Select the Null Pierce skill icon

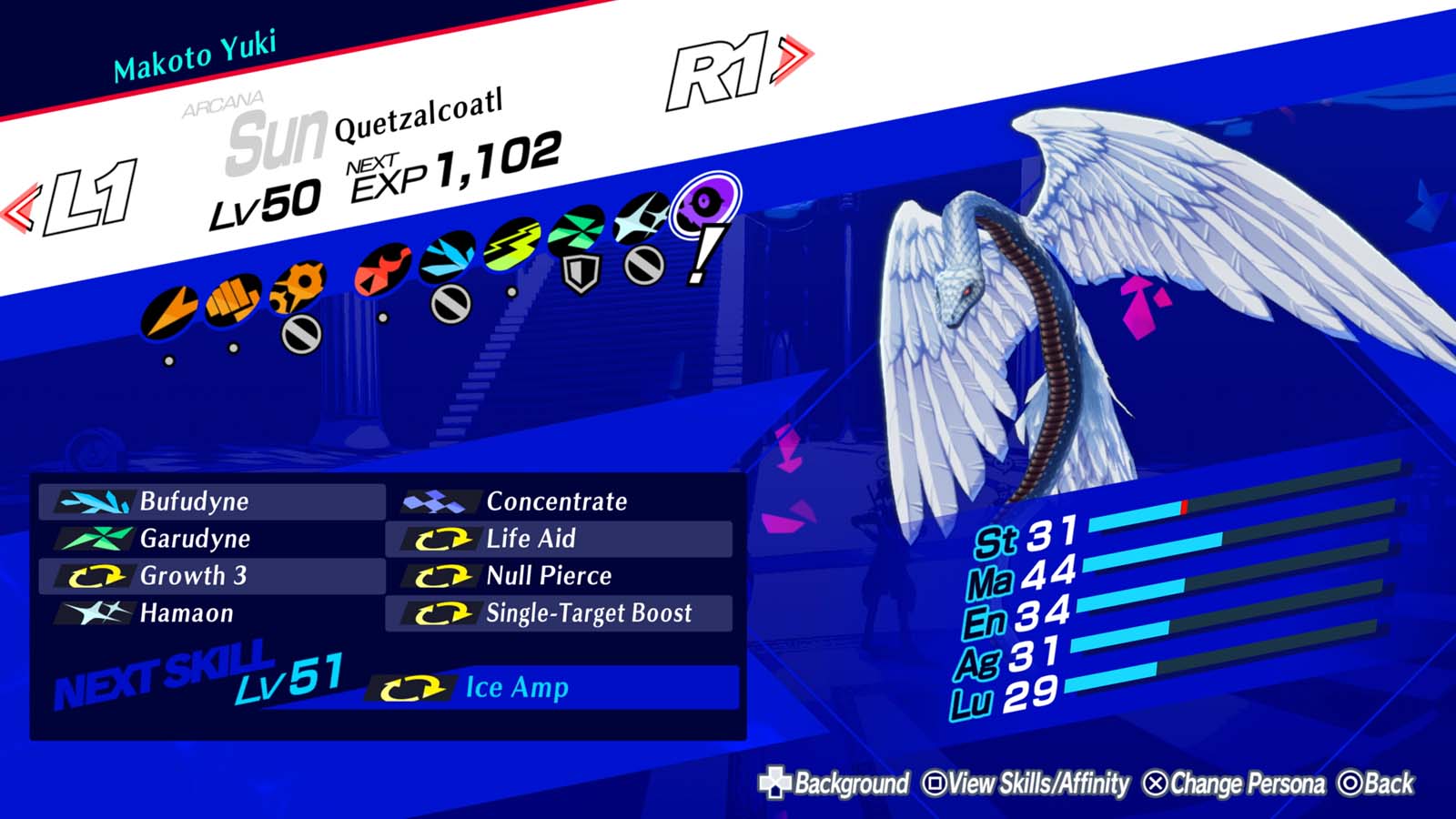click(x=445, y=576)
